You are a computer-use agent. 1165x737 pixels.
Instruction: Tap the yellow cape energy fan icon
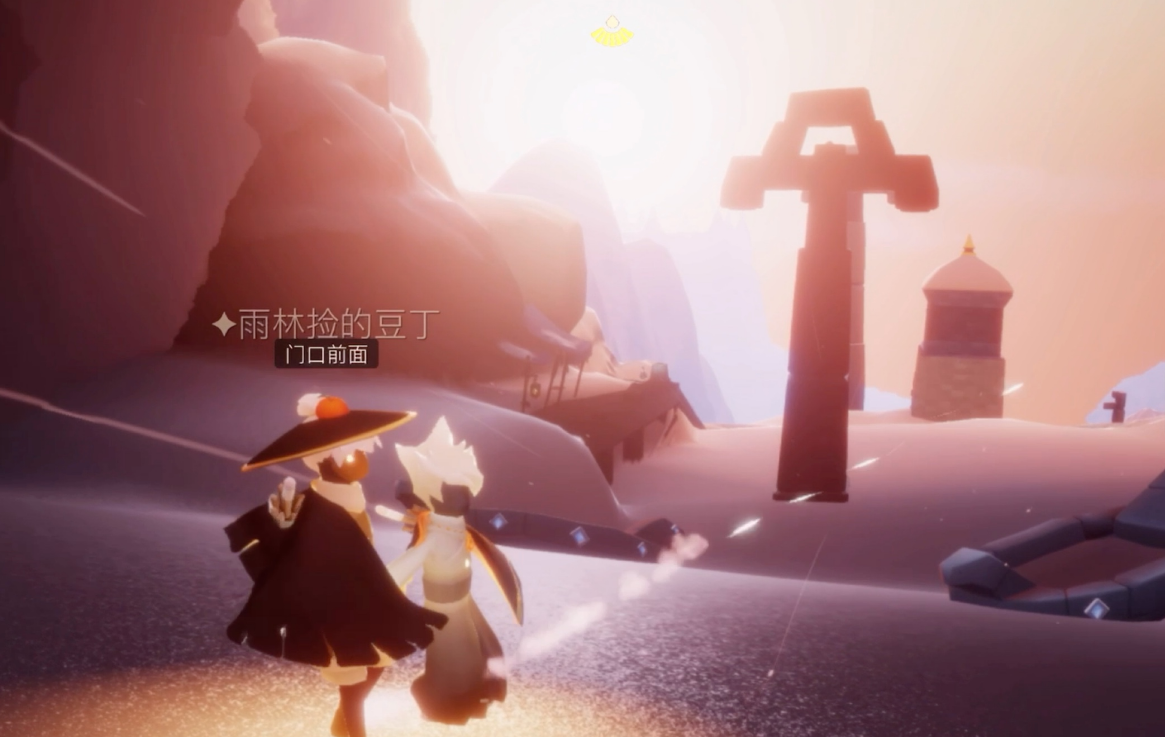(611, 32)
